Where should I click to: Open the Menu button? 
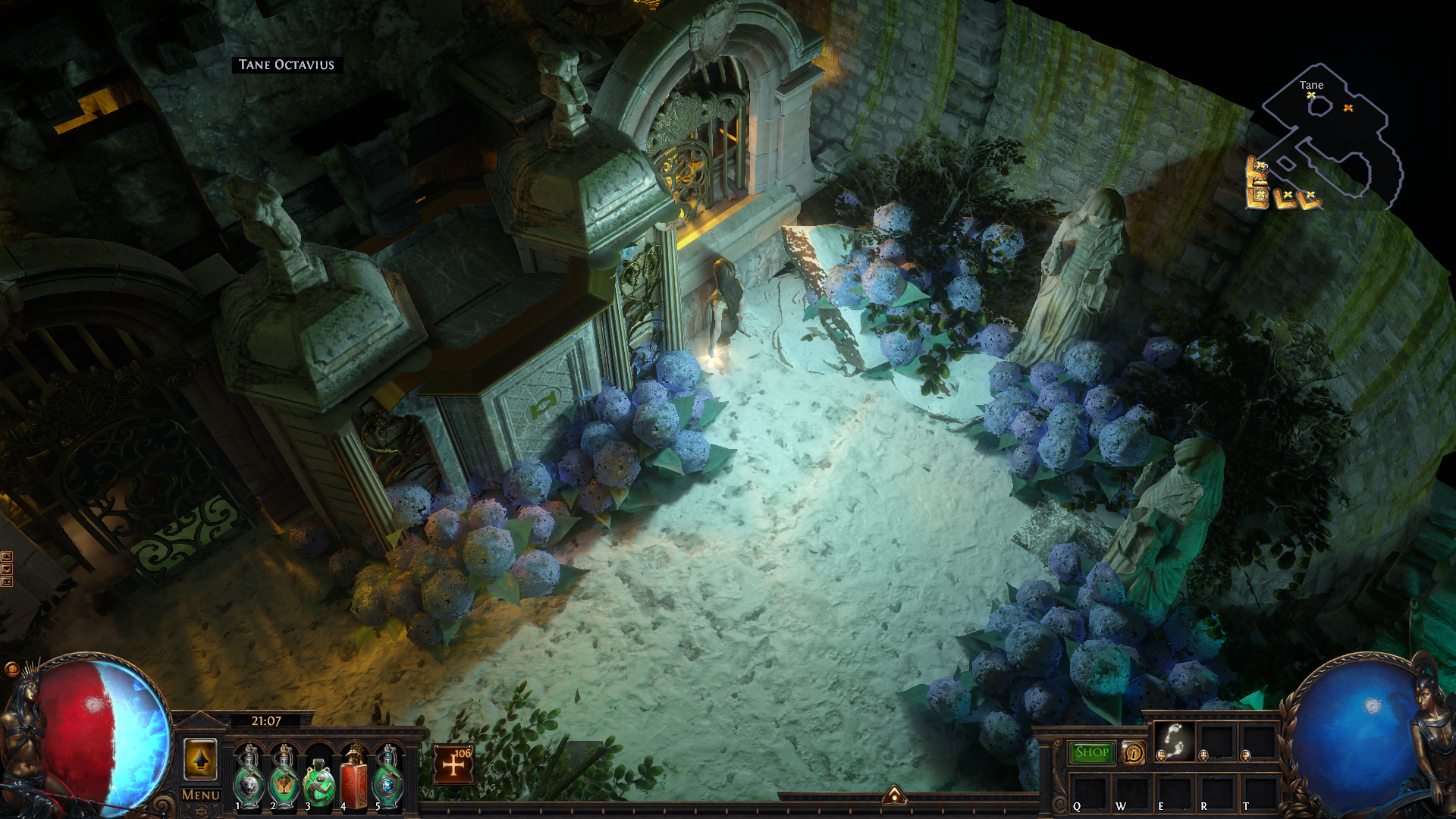pos(201,795)
